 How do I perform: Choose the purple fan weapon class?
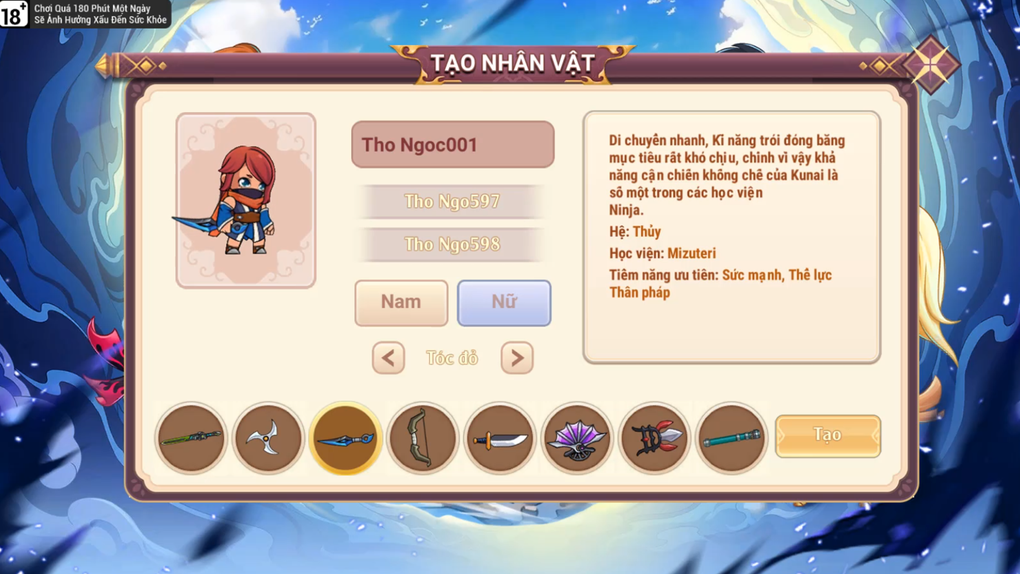(x=577, y=438)
